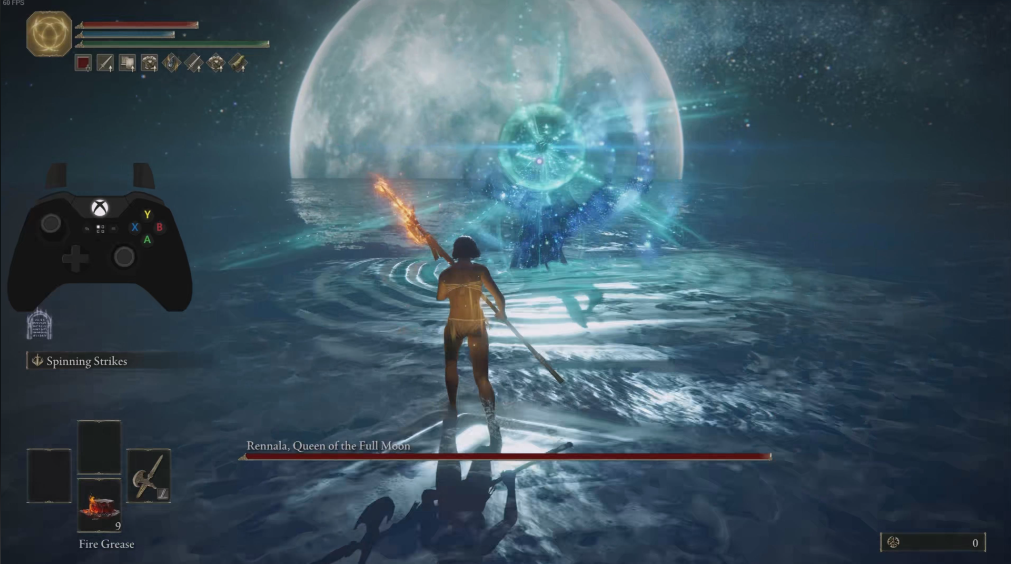Click the Xbox controller input overlay

click(99, 240)
